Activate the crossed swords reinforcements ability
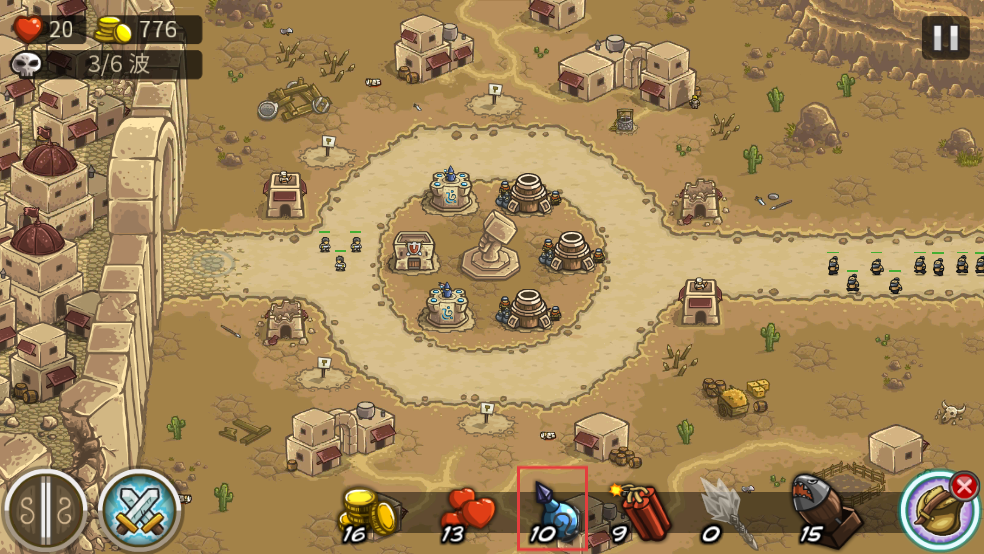Image resolution: width=984 pixels, height=554 pixels. coord(139,510)
